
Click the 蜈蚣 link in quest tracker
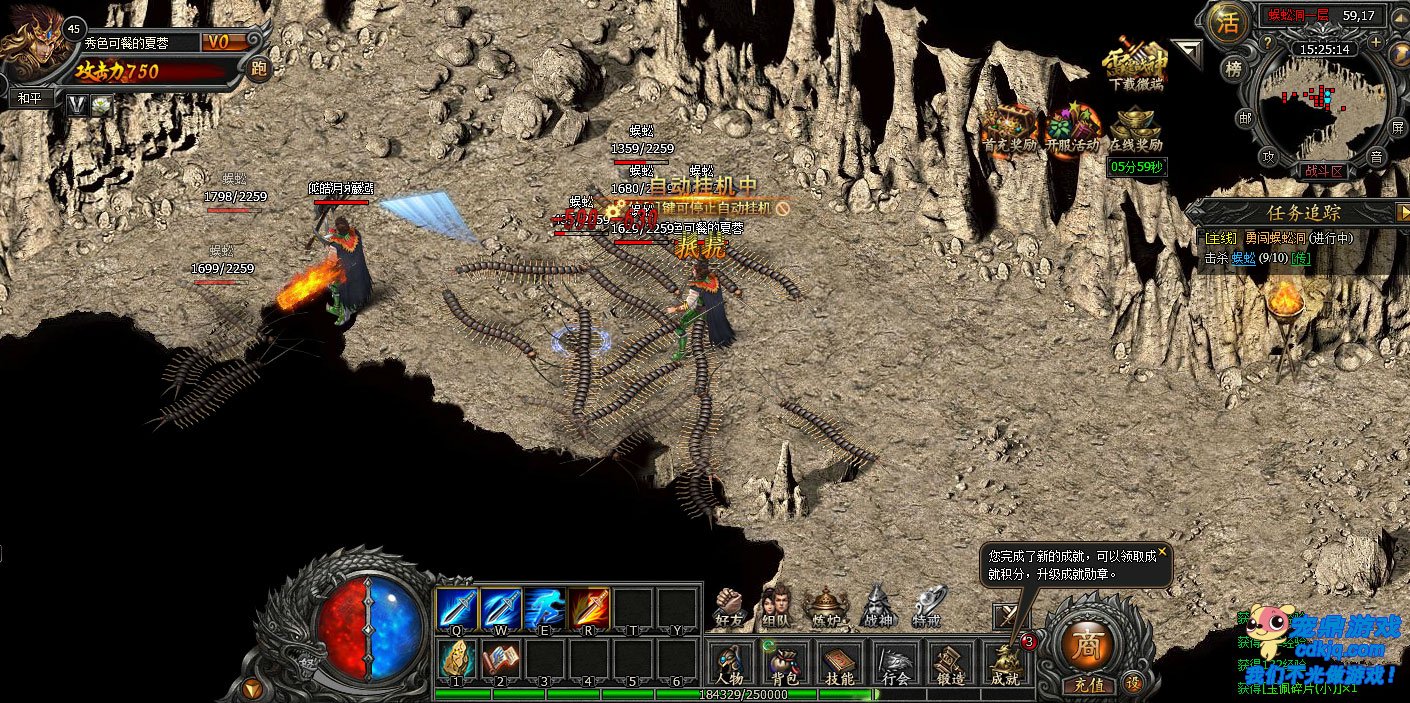coord(1243,258)
